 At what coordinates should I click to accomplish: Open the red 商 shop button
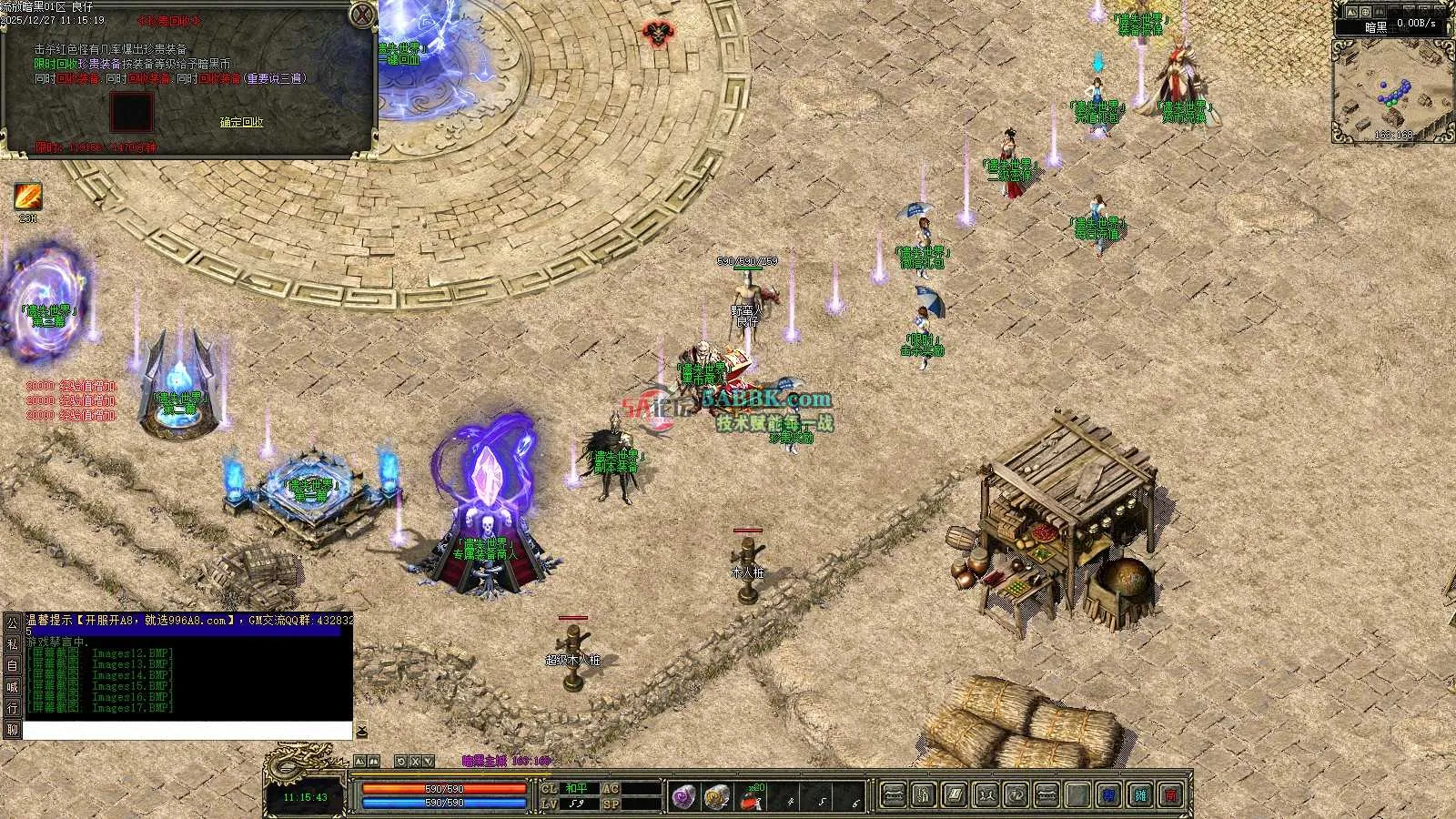click(1173, 796)
